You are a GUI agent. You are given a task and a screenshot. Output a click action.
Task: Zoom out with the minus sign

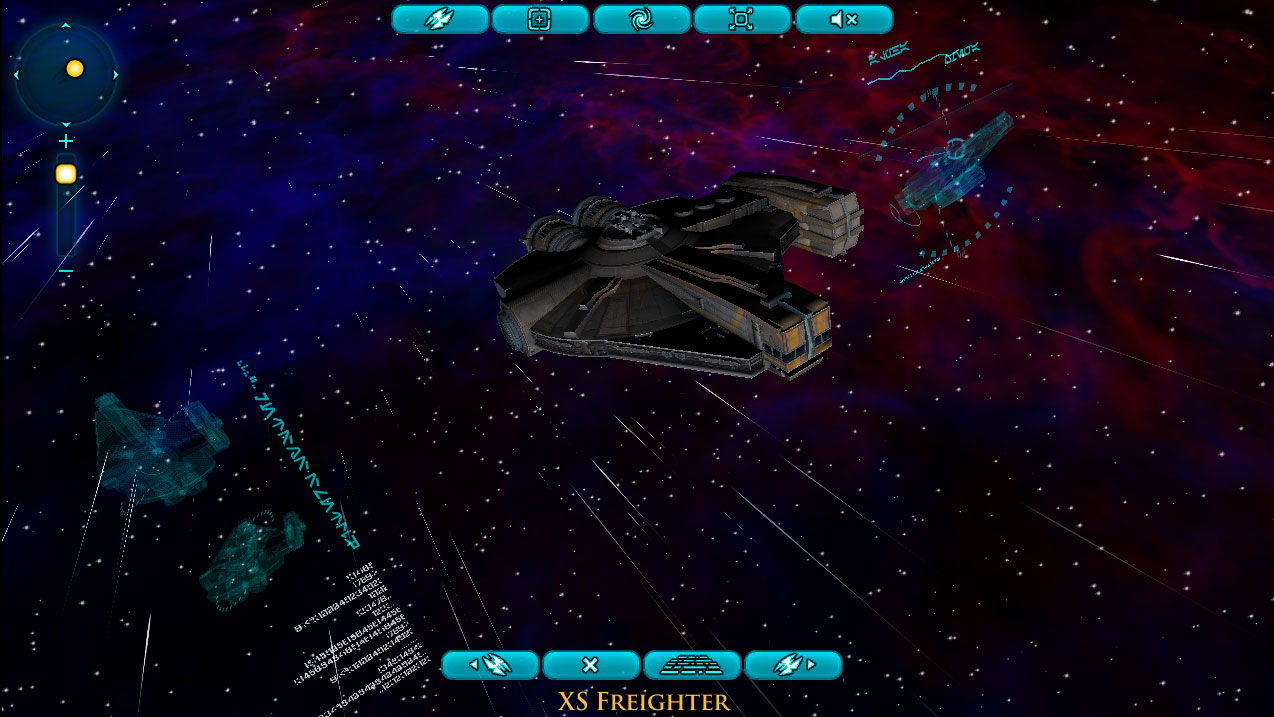(66, 271)
